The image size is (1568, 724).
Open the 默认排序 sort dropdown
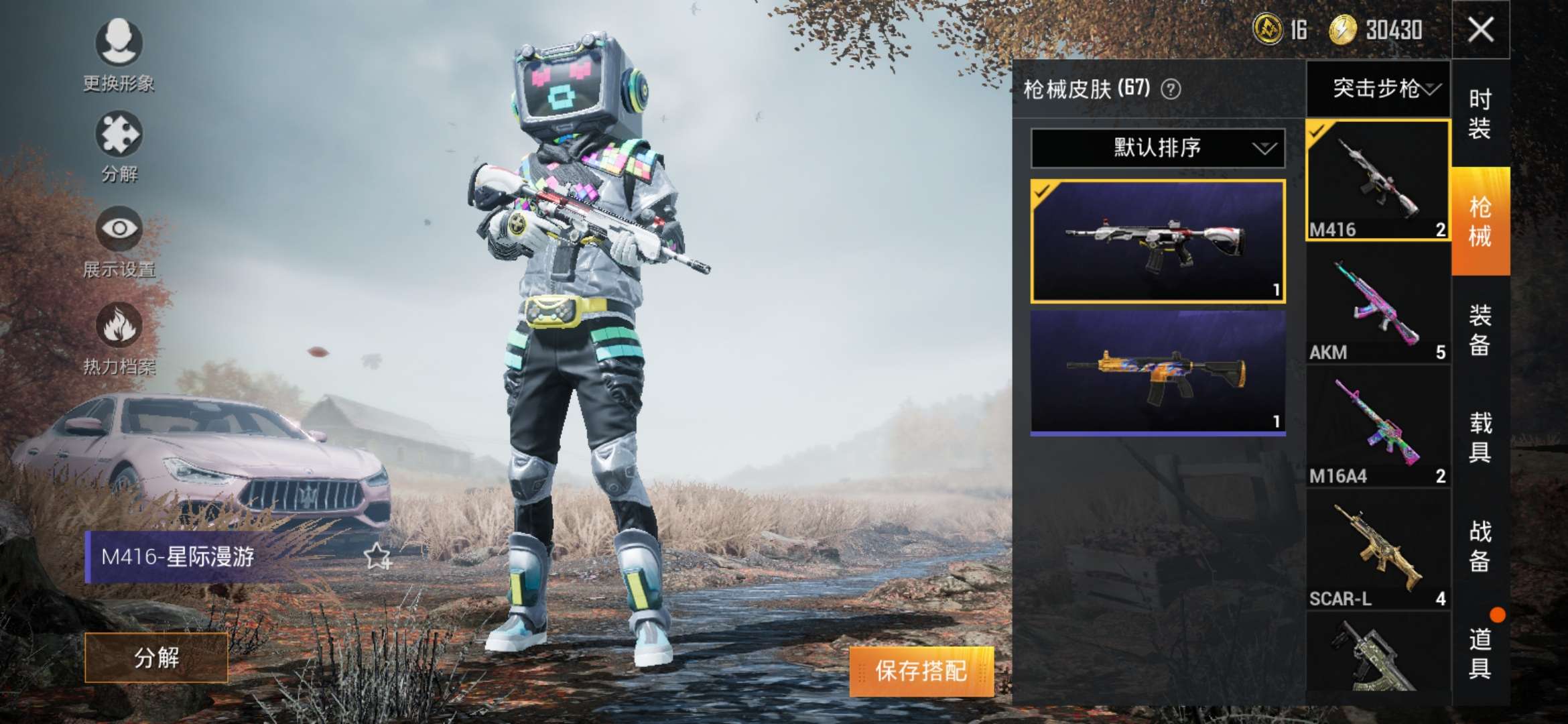point(1157,148)
